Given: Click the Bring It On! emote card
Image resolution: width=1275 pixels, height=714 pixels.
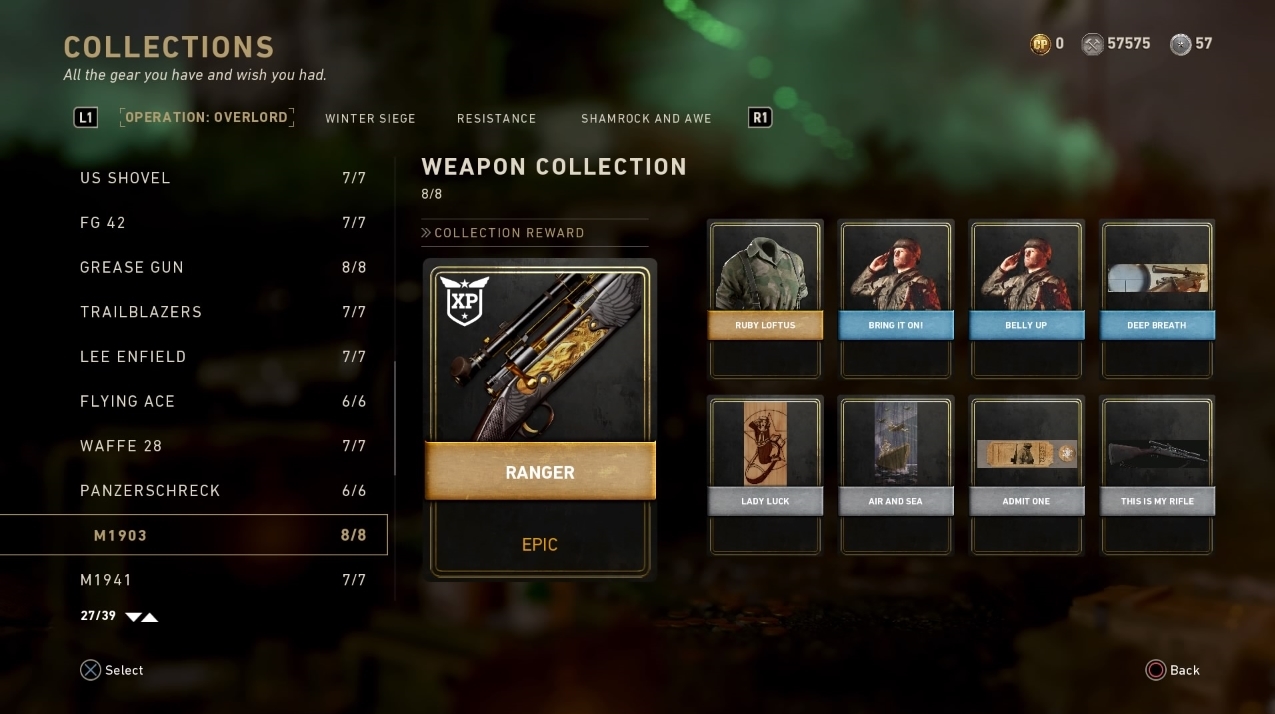Looking at the screenshot, I should point(896,299).
